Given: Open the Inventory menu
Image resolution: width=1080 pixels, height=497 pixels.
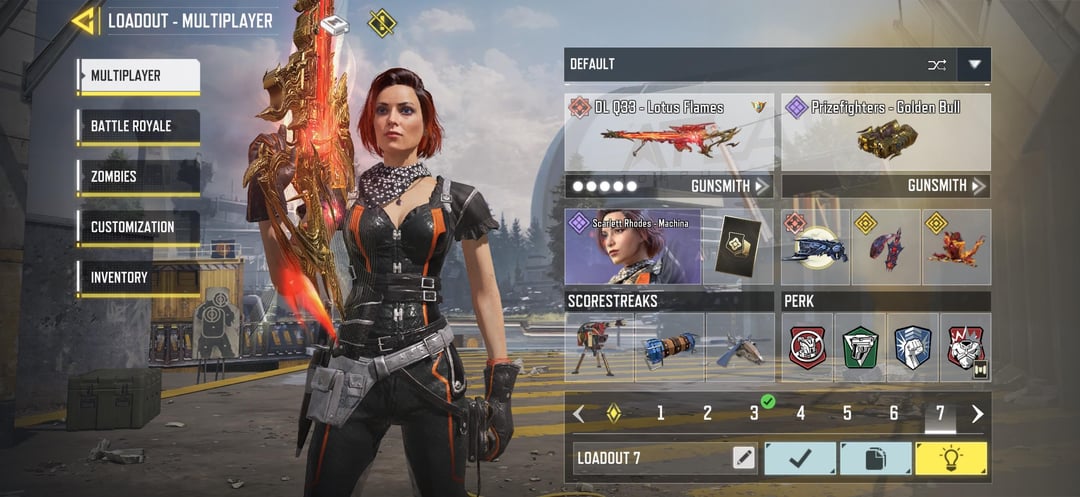Looking at the screenshot, I should tap(138, 278).
